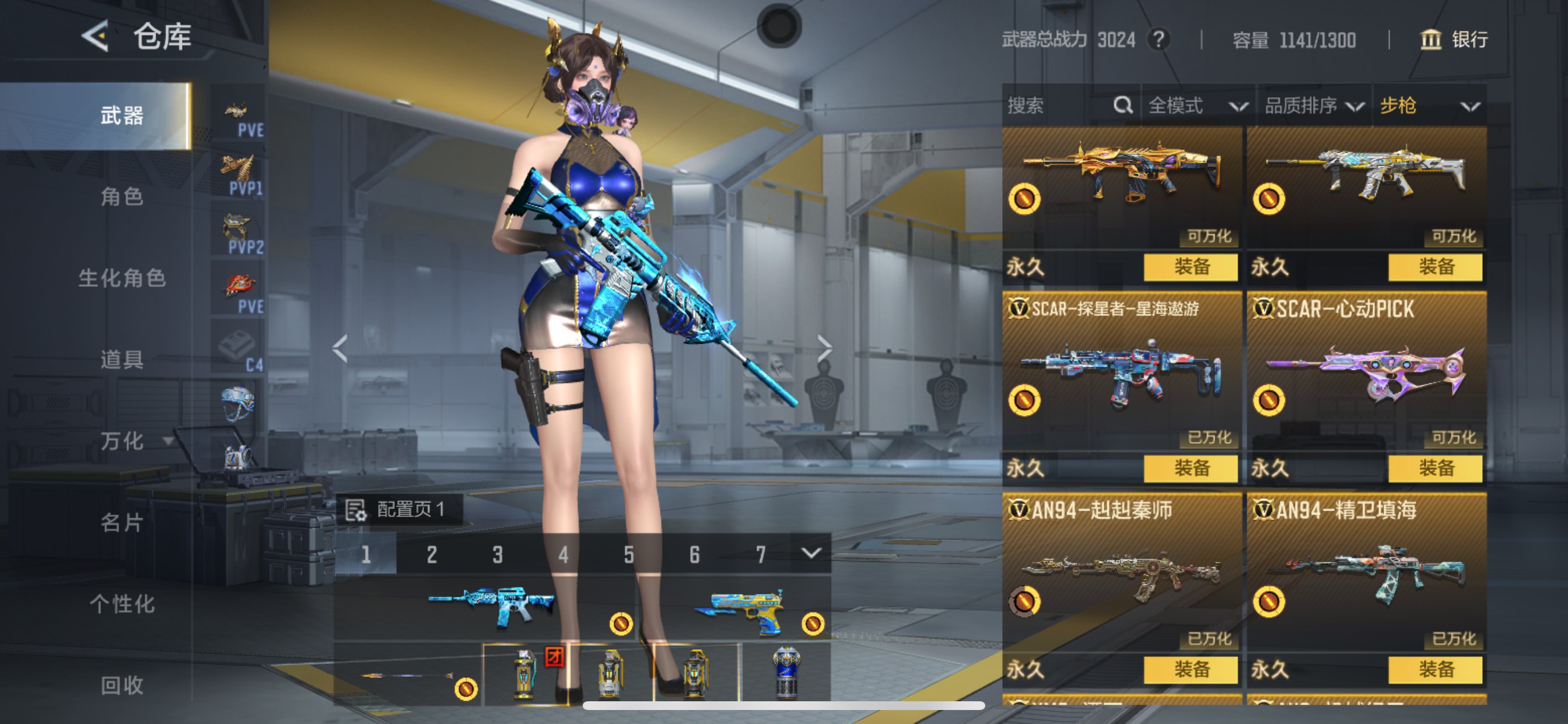Show weapon power help question mark
The width and height of the screenshot is (1568, 724).
pos(1158,40)
